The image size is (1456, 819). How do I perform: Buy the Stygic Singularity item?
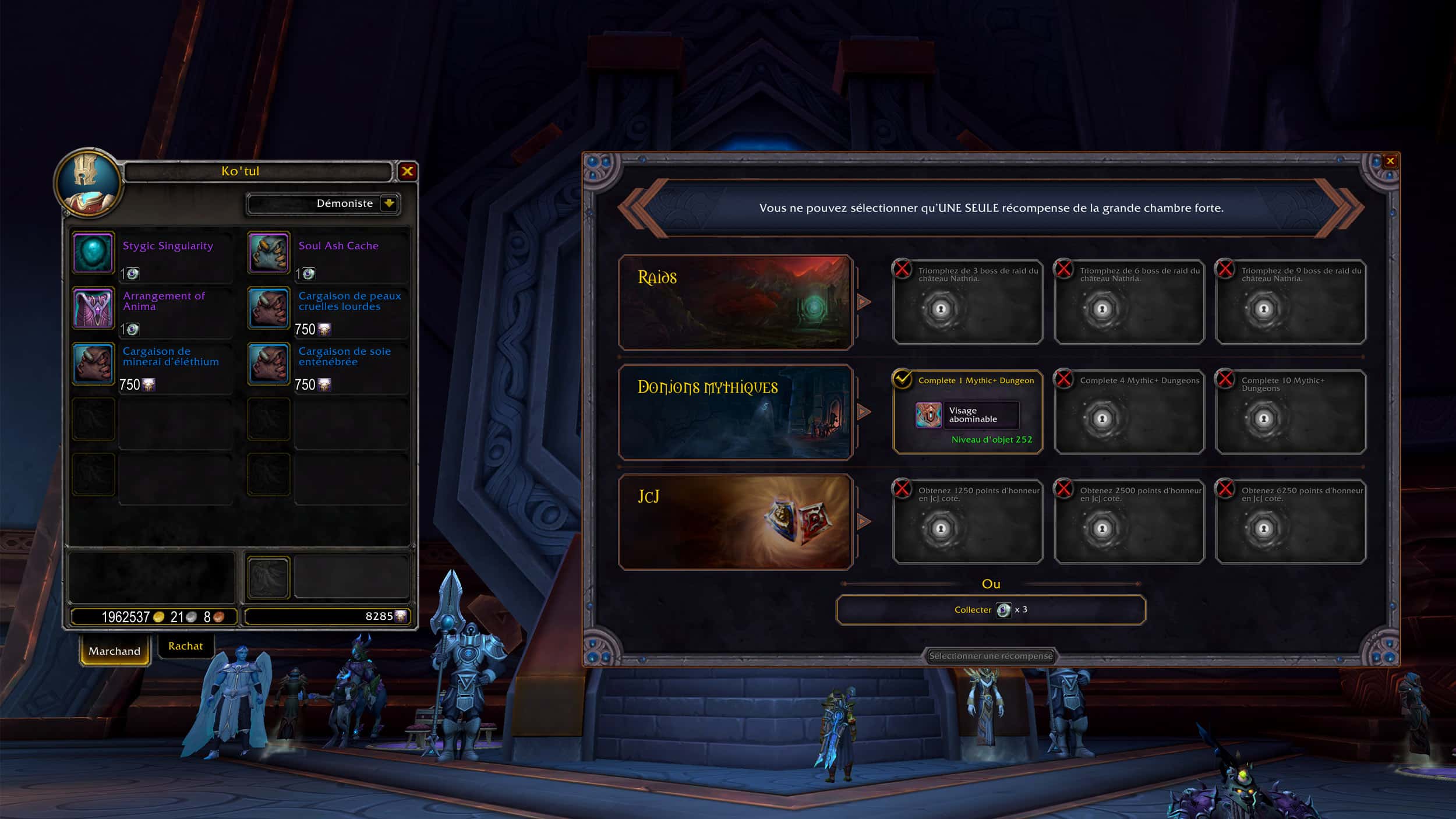(x=93, y=253)
